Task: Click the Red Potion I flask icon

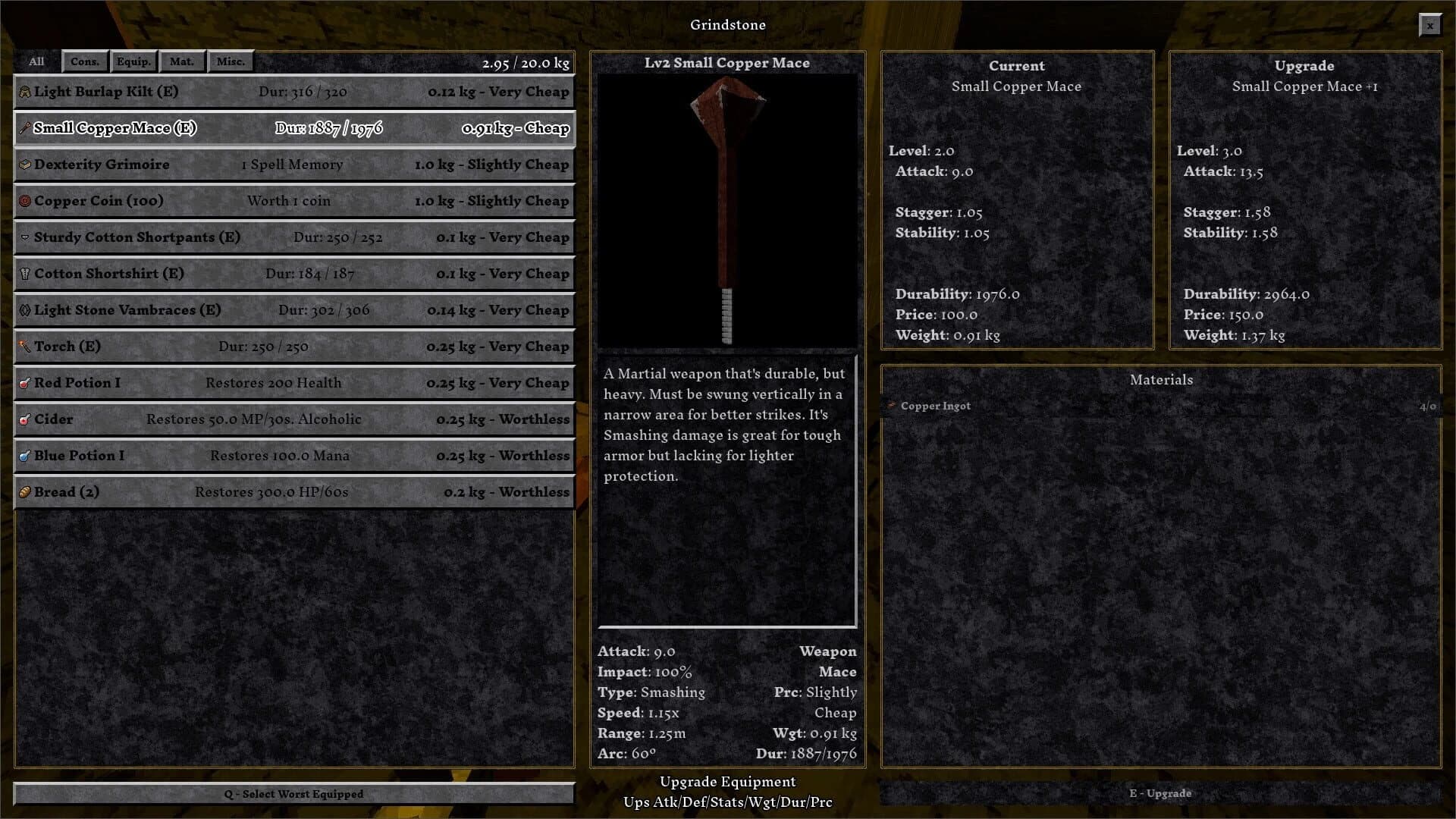Action: point(24,383)
